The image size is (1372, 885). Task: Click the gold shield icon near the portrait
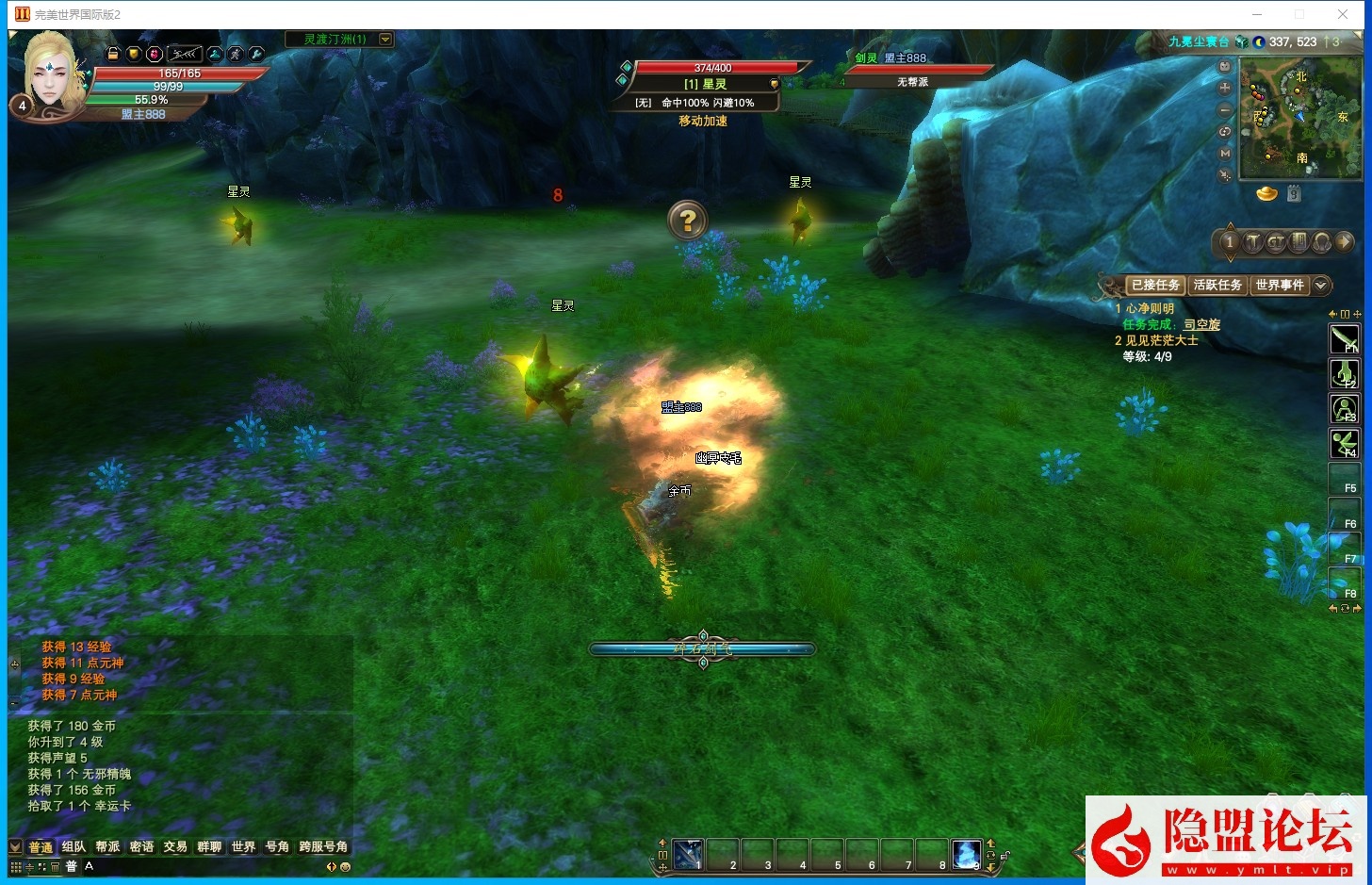pos(134,55)
